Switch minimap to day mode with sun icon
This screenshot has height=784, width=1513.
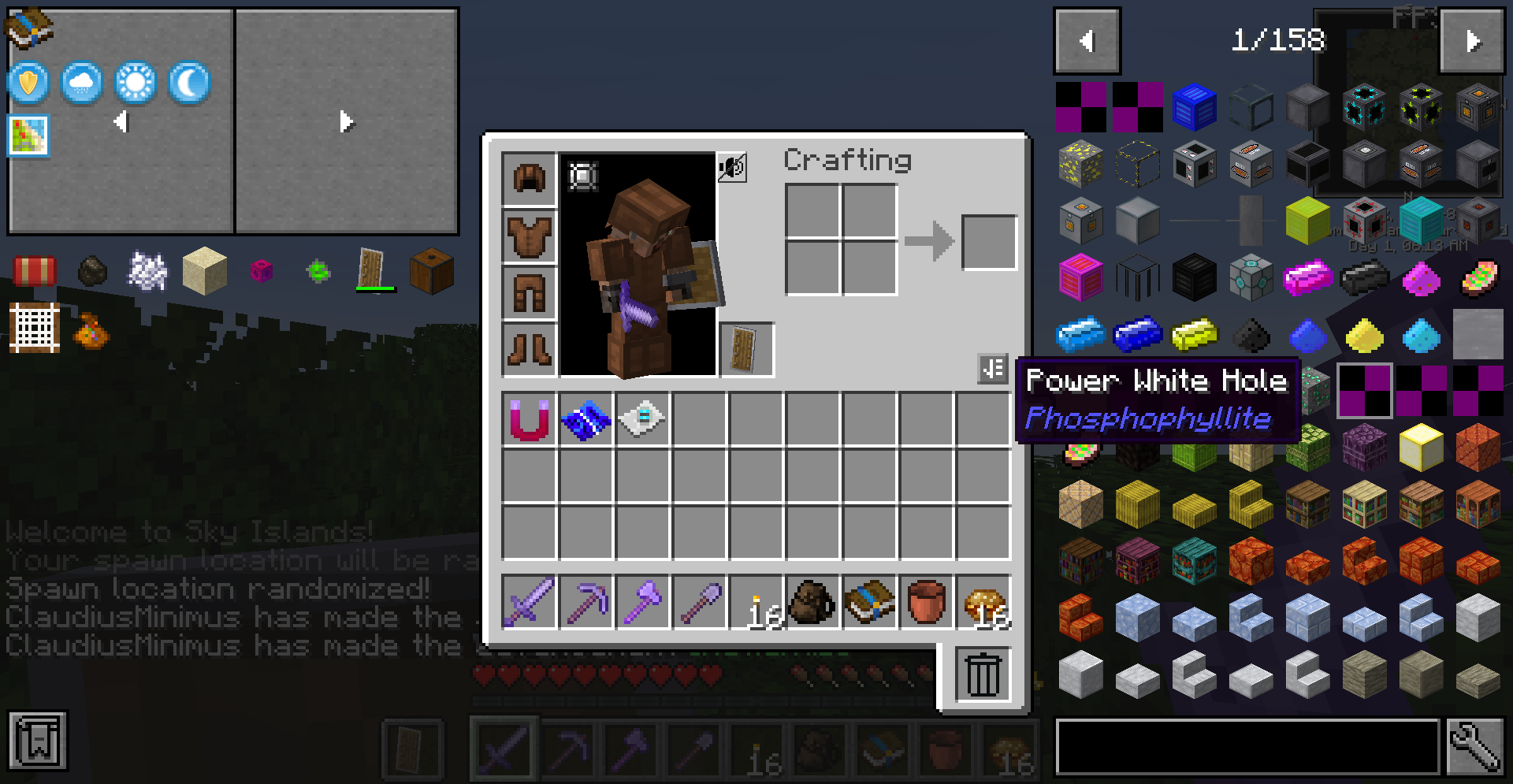coord(134,83)
